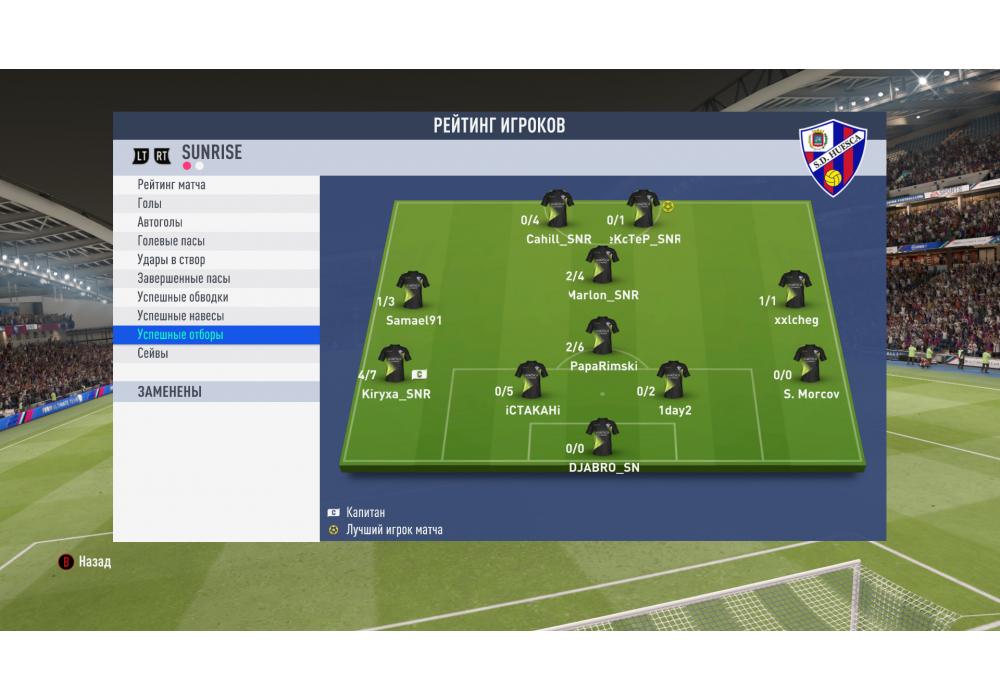Select goalkeeper DJABRO_SN
Viewport: 1000px width, 700px height.
[x=602, y=437]
